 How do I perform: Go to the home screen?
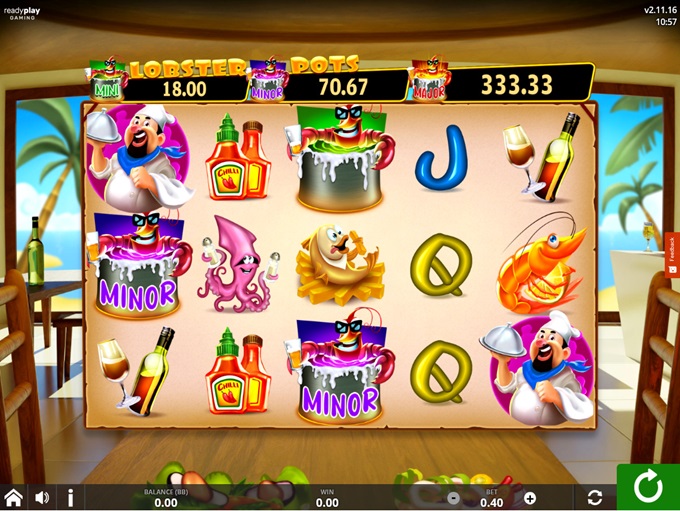click(14, 497)
